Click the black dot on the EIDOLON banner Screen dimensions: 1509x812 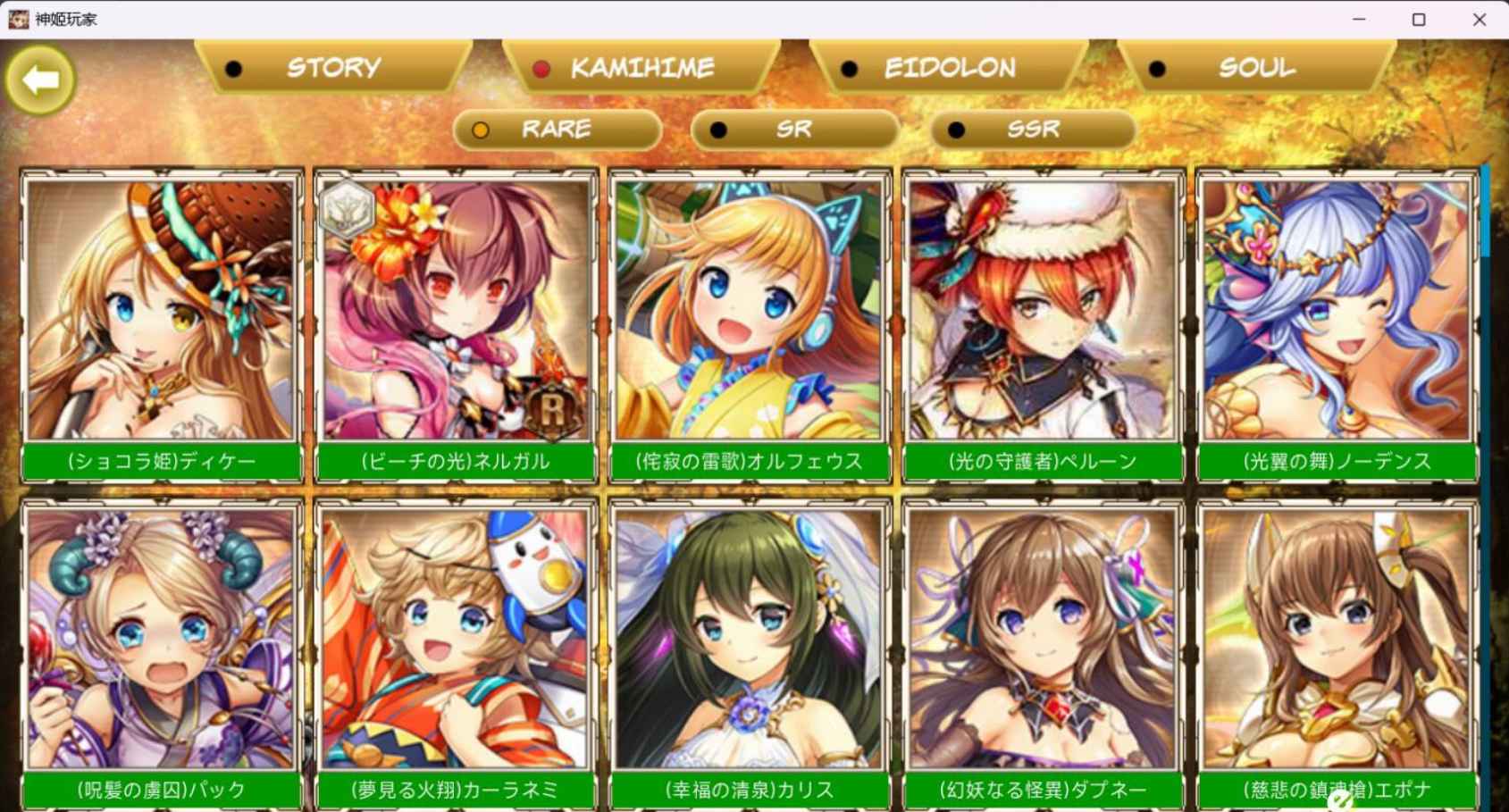848,67
